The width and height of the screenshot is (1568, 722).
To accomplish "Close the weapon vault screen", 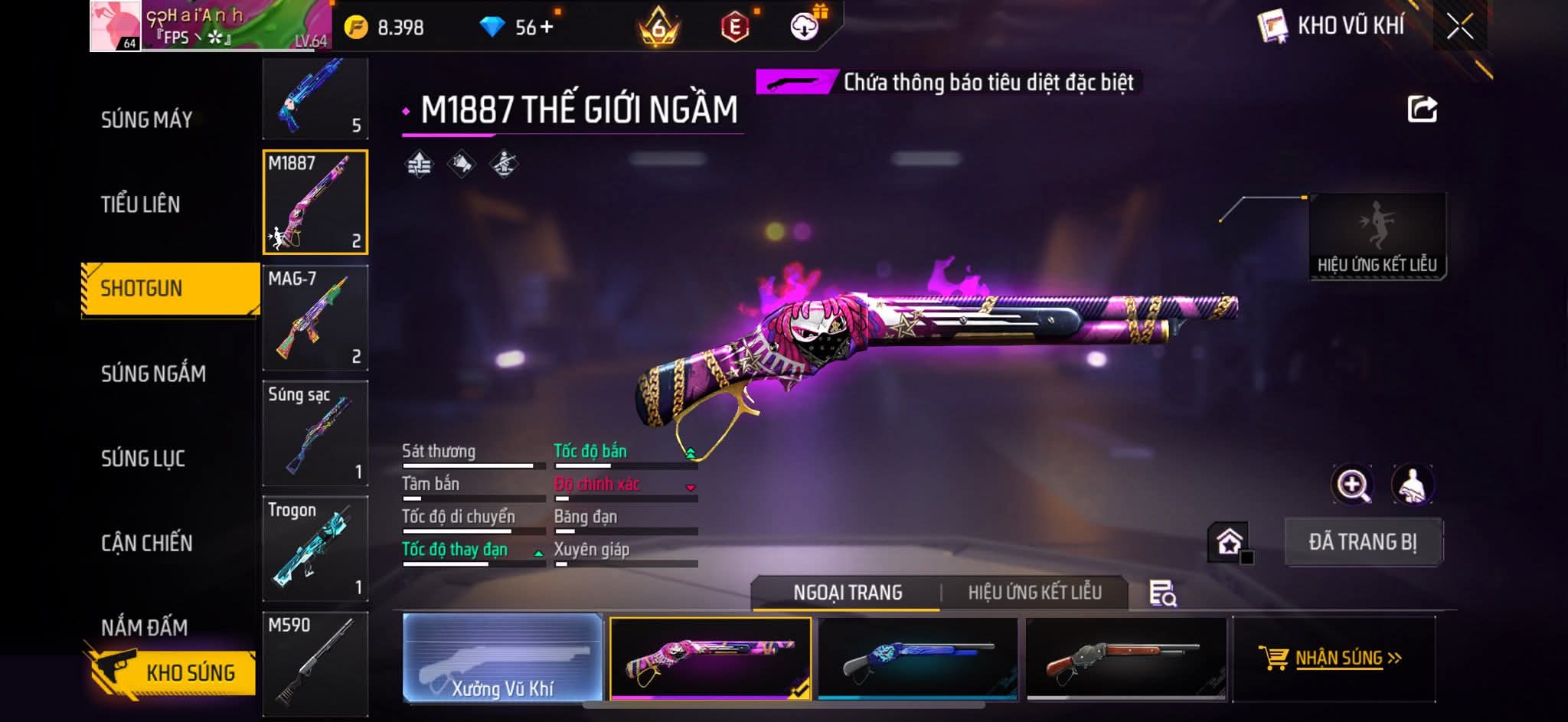I will pyautogui.click(x=1459, y=28).
